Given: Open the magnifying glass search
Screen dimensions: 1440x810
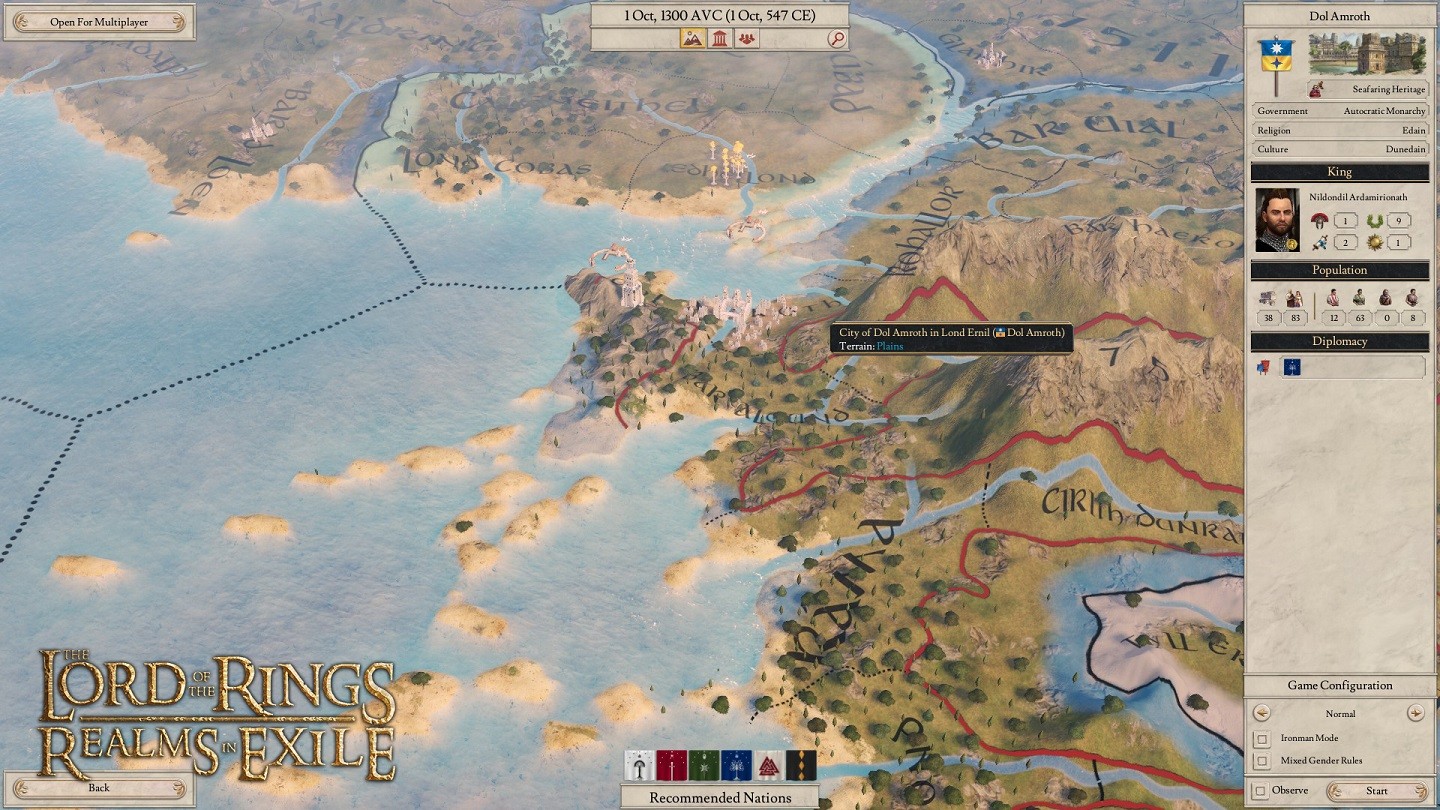Looking at the screenshot, I should pyautogui.click(x=837, y=39).
